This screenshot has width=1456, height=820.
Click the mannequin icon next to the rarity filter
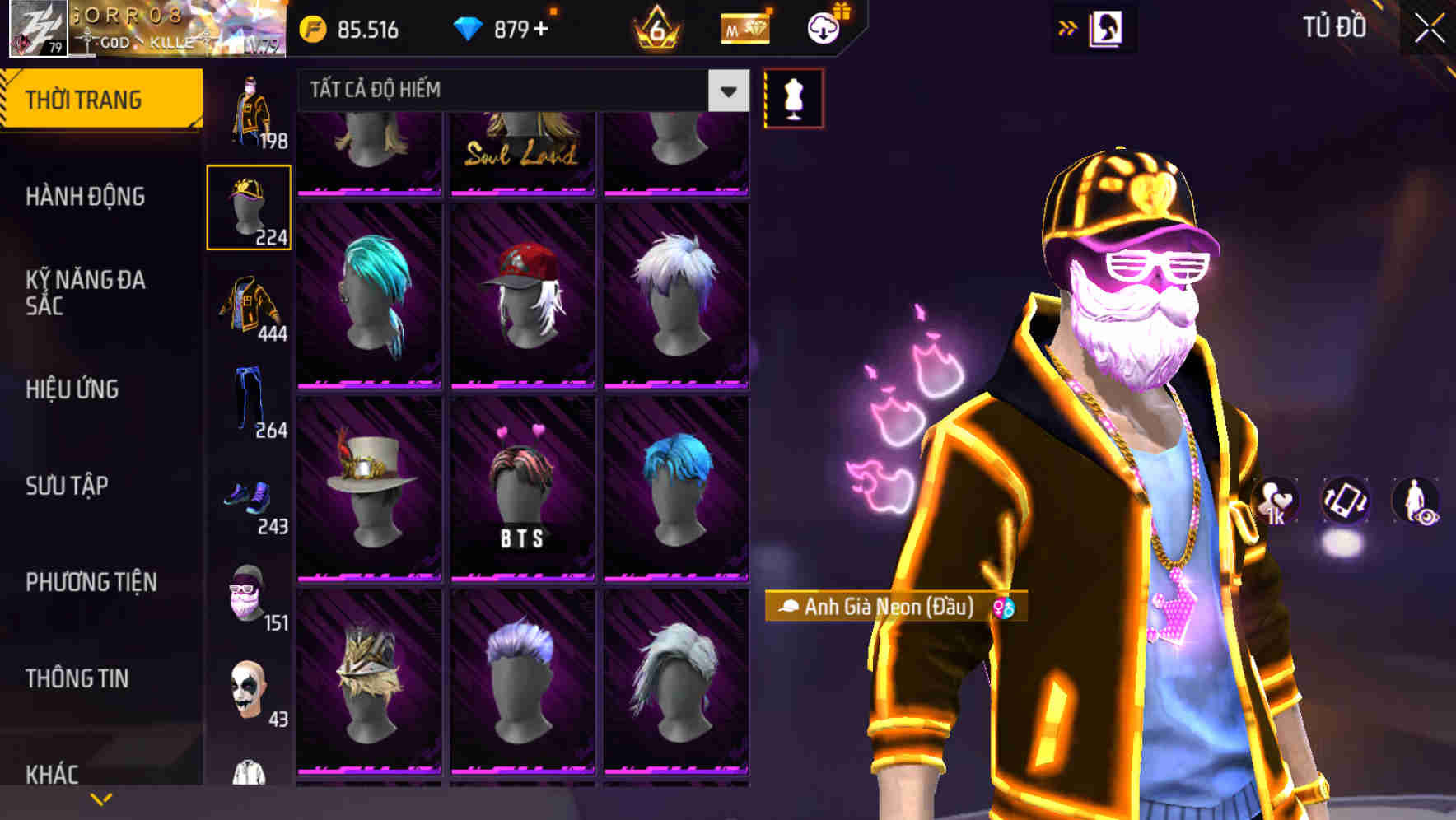click(793, 97)
